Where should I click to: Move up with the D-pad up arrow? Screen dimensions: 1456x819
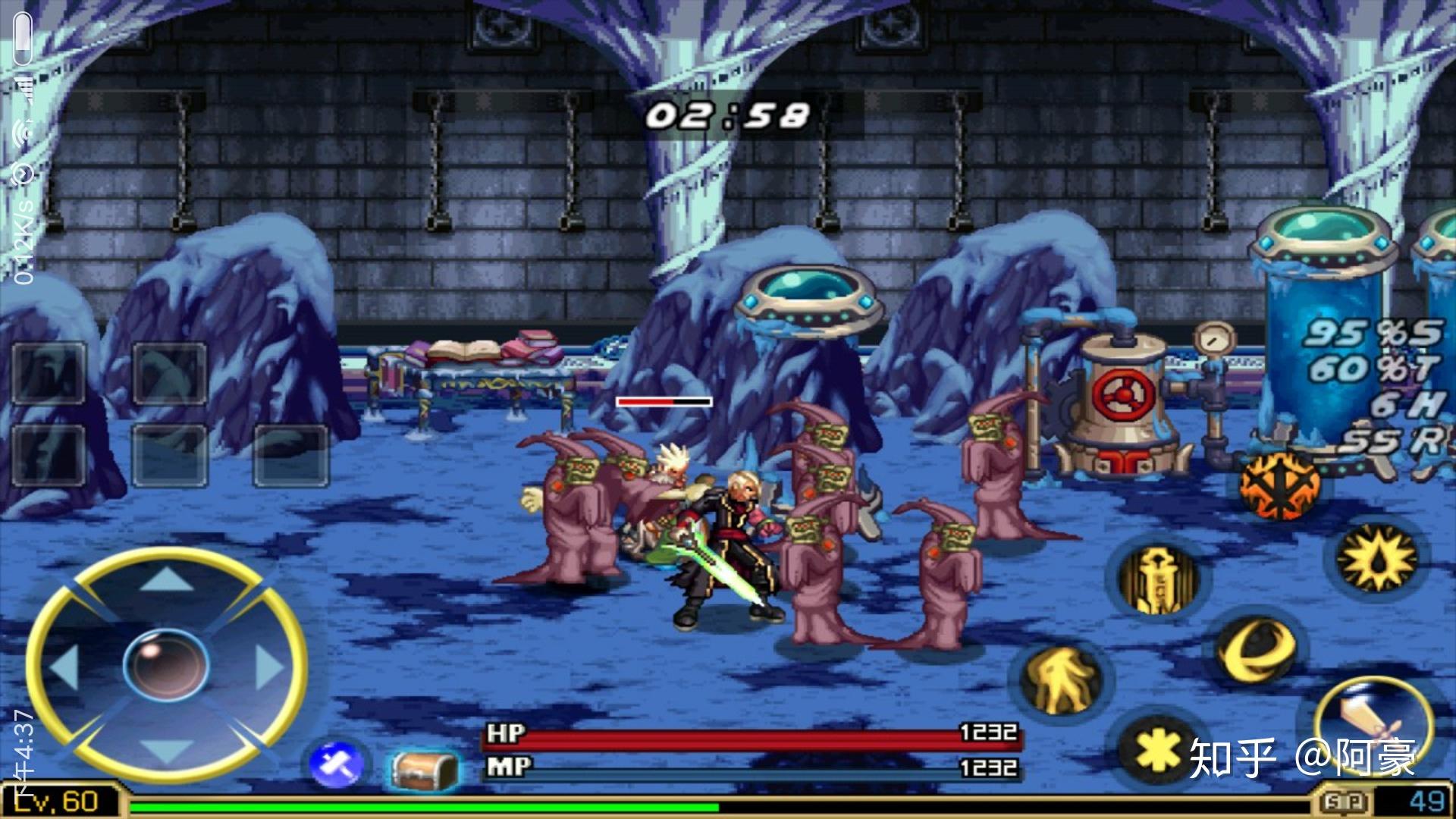click(x=167, y=580)
